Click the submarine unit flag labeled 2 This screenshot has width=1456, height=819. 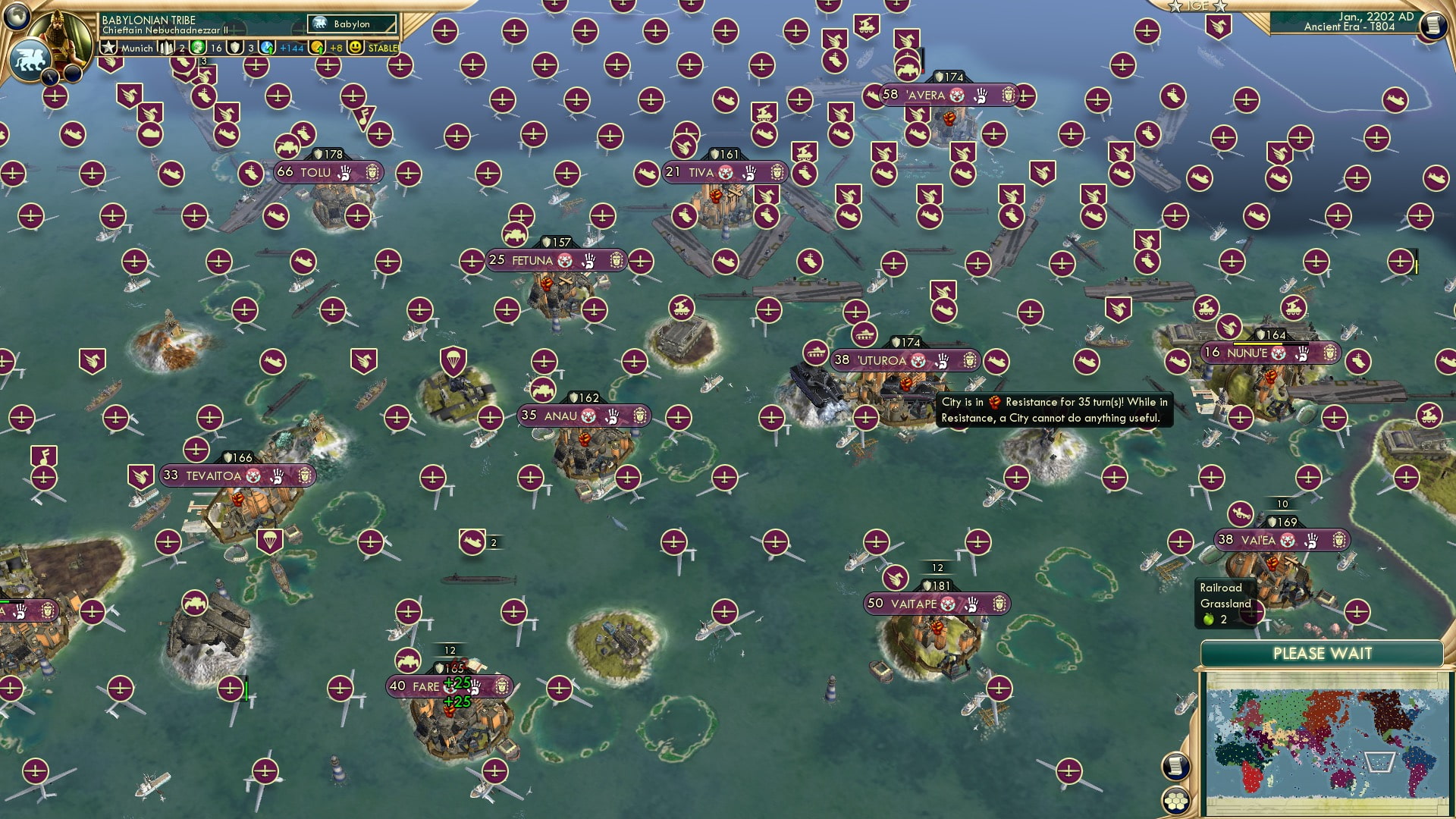[x=474, y=542]
